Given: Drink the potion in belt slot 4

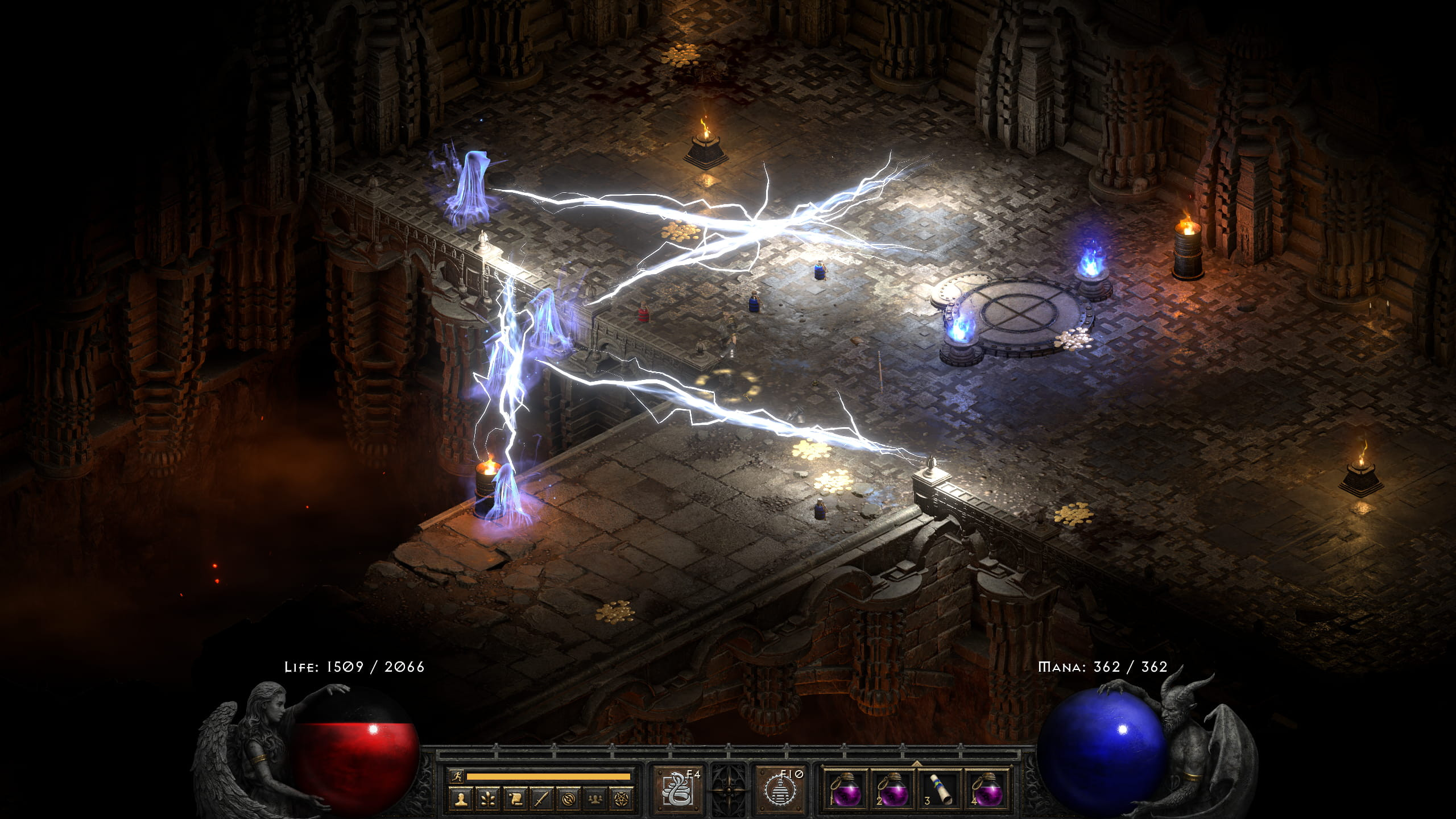Looking at the screenshot, I should tap(989, 791).
